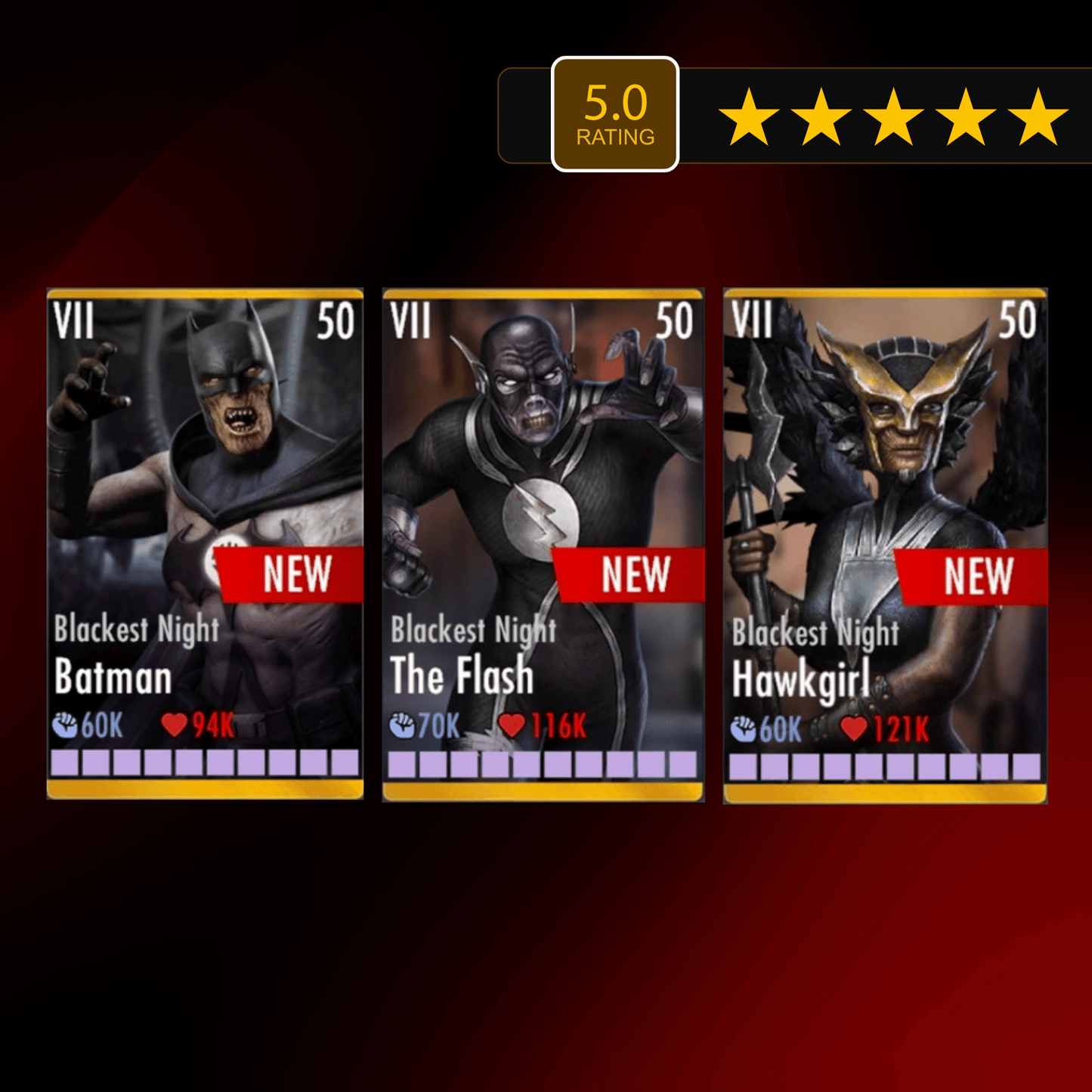Click the VII level label on Batman's card
1092x1092 pixels.
(x=76, y=320)
